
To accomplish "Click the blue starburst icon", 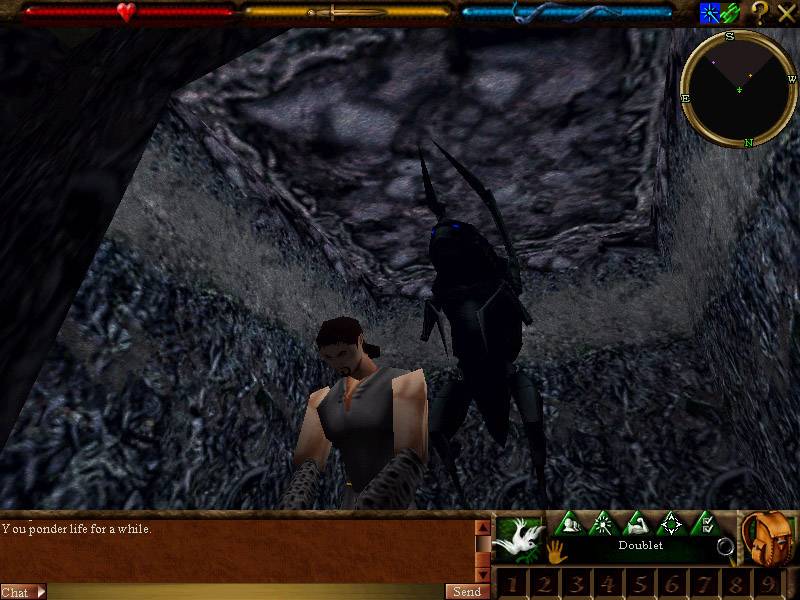I will (x=710, y=13).
